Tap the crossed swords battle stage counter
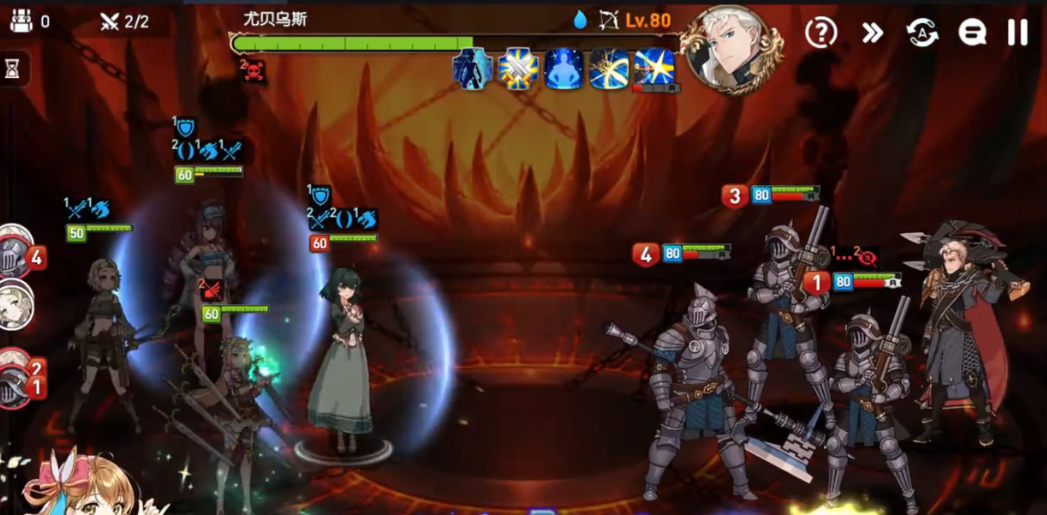This screenshot has width=1047, height=515. 125,21
